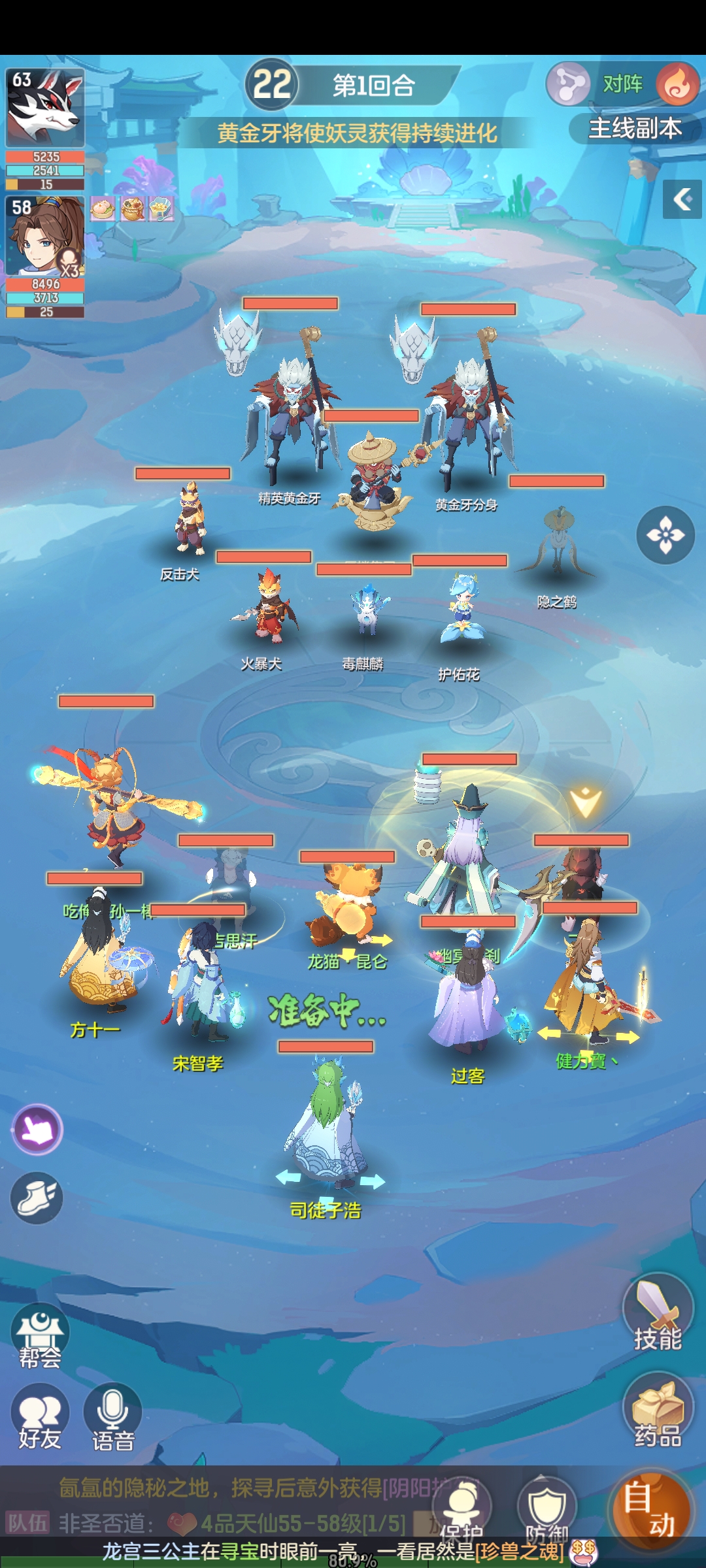706x1568 pixels.
Task: Collapse the side panel with the arrow
Action: (682, 199)
